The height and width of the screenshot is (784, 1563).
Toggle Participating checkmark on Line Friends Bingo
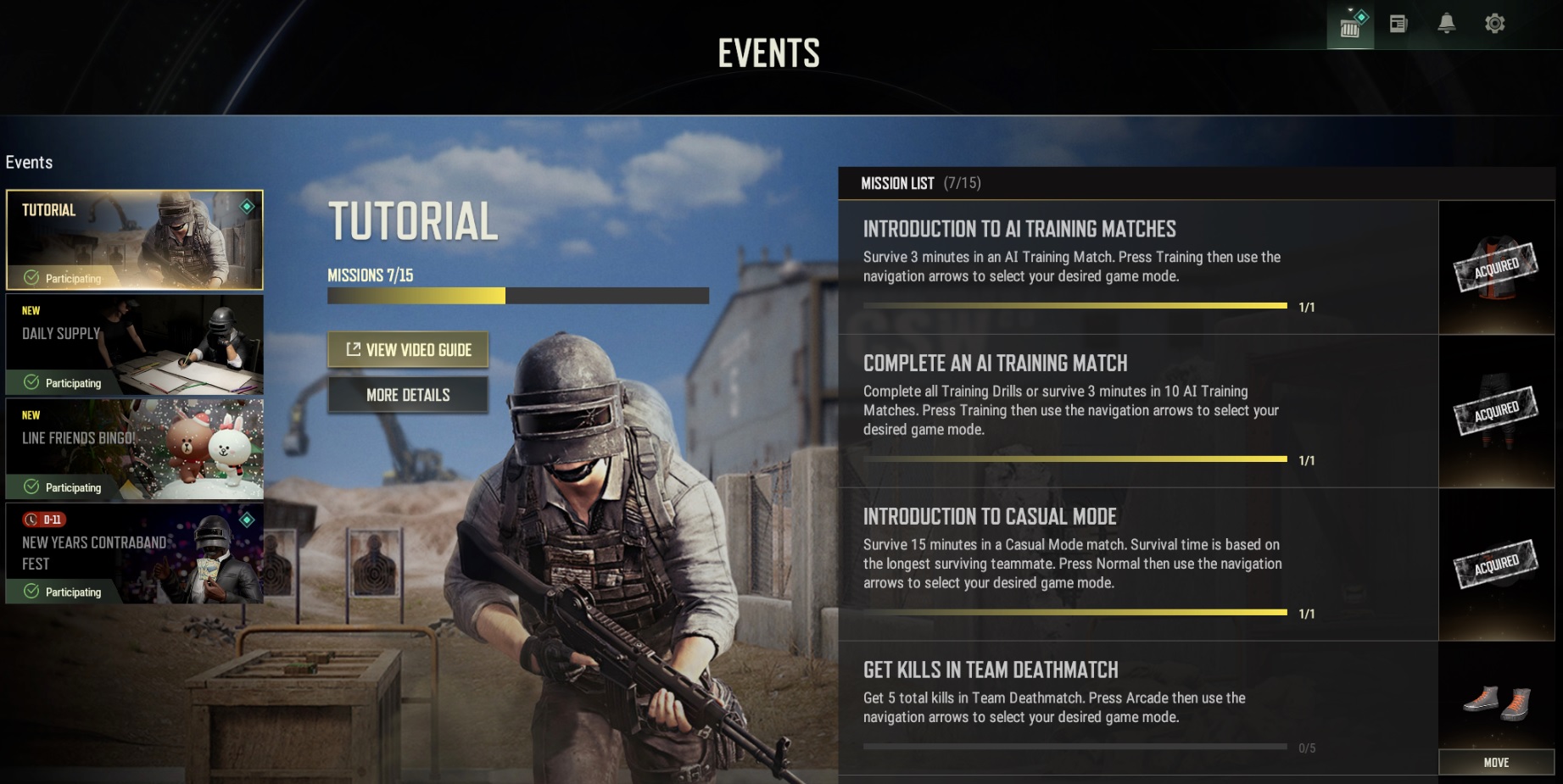[31, 487]
